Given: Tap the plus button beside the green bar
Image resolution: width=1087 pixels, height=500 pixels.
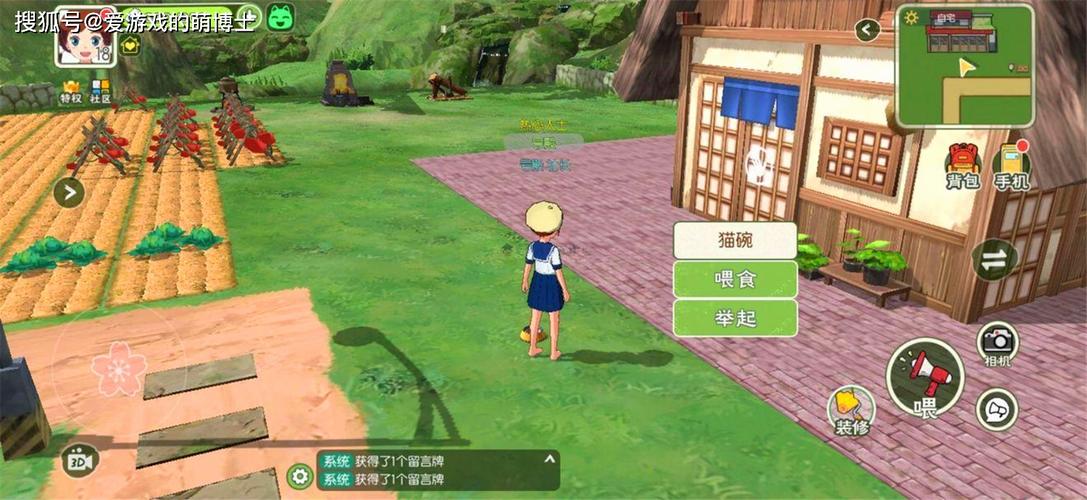Looking at the screenshot, I should (x=248, y=17).
